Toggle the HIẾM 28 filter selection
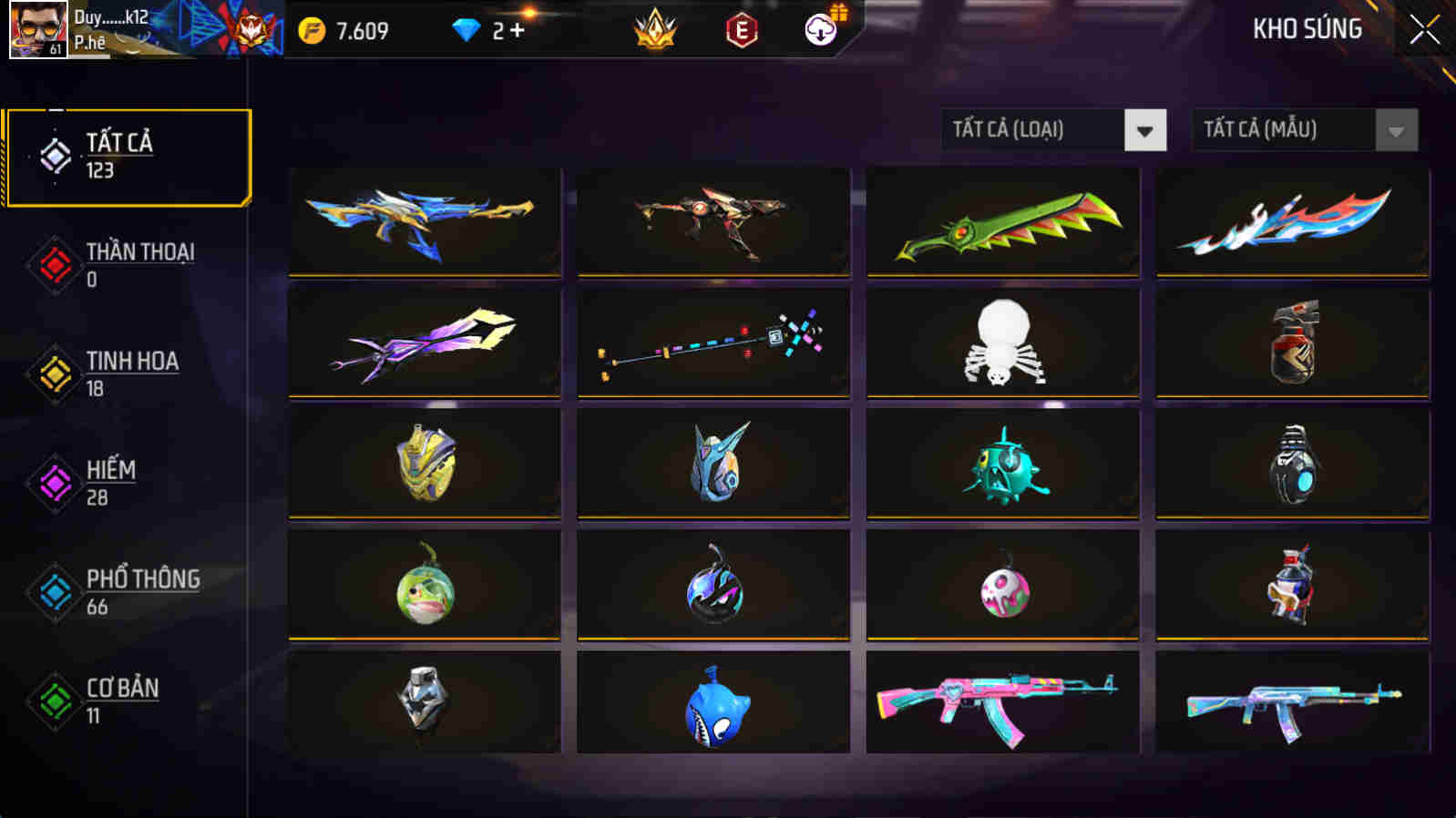The width and height of the screenshot is (1456, 818). [109, 483]
